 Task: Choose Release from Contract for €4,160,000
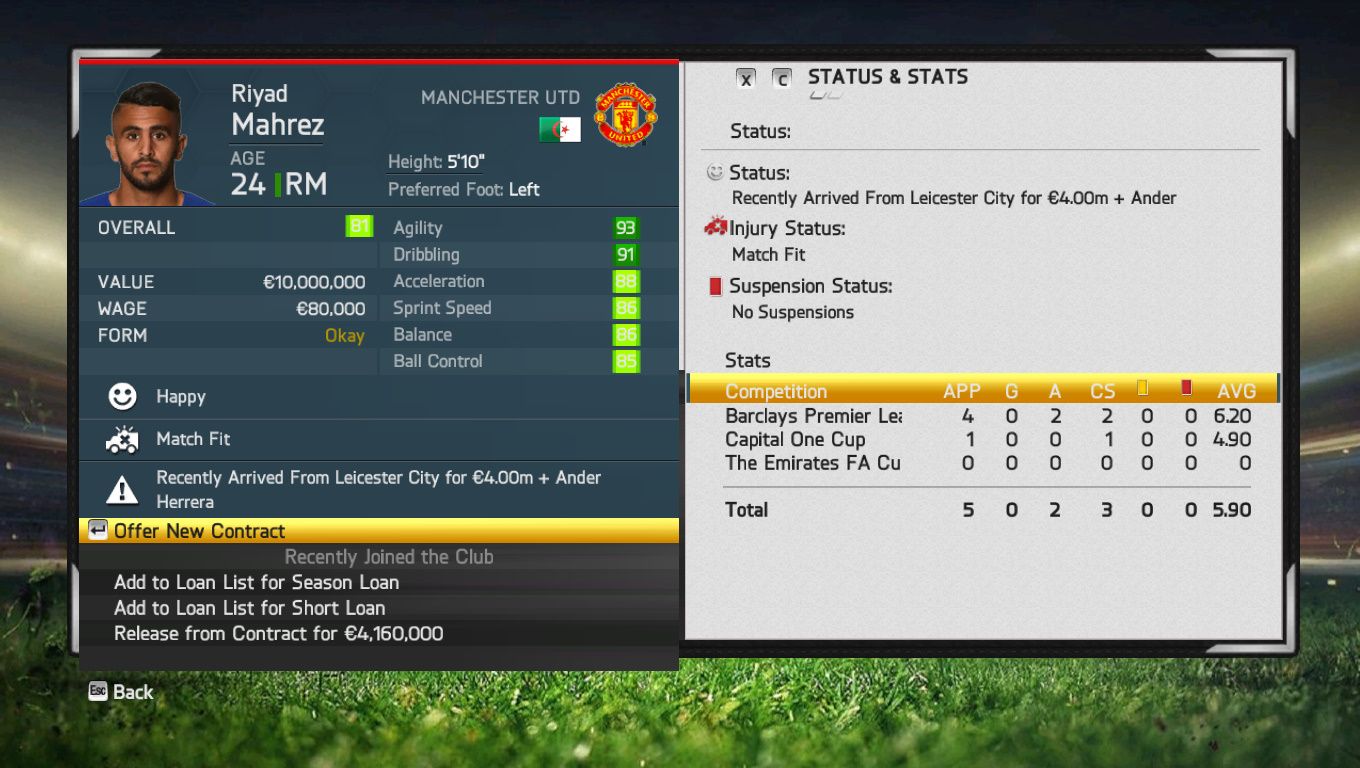coord(278,634)
